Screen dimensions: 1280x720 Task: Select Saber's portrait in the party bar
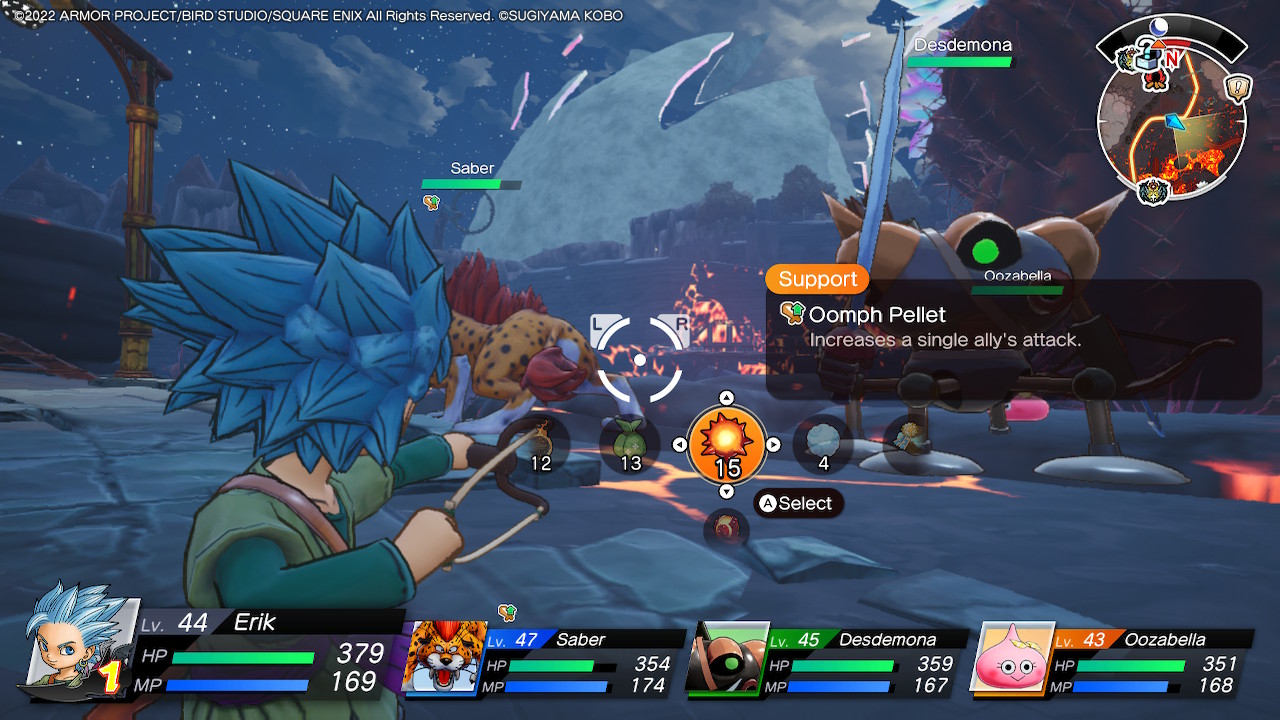[x=441, y=657]
